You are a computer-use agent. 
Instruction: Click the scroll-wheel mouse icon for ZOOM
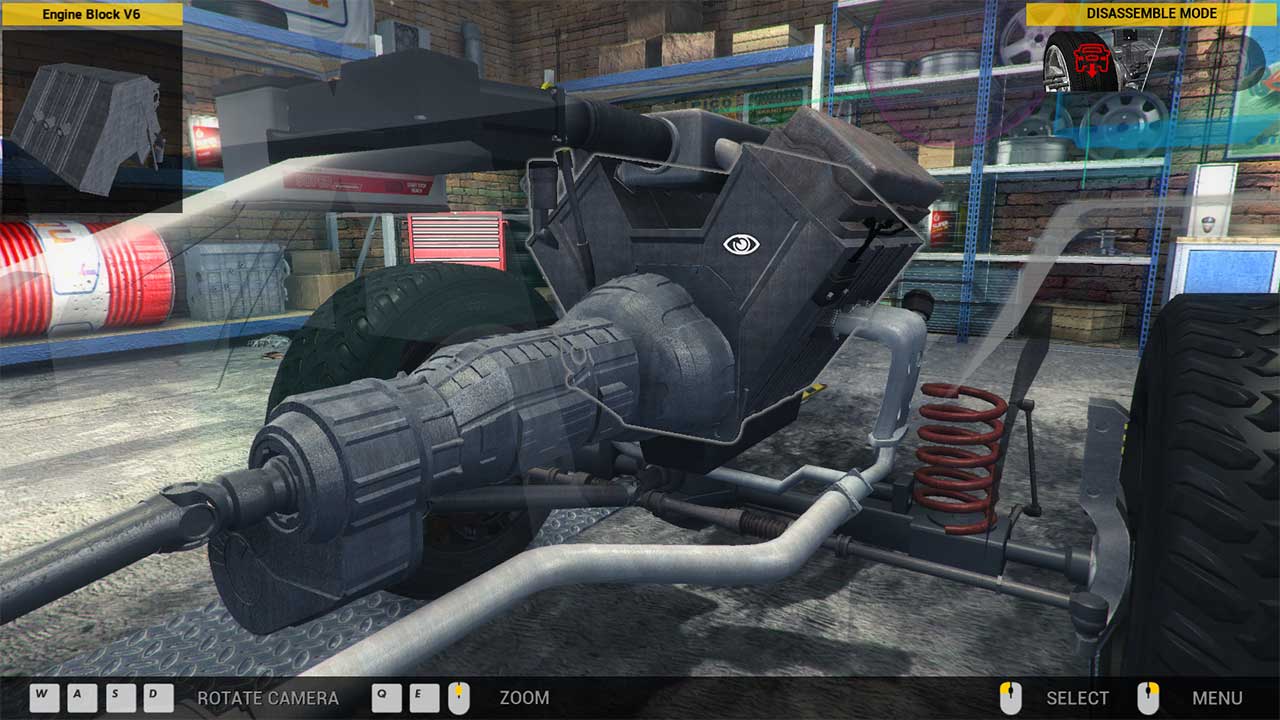[x=459, y=697]
